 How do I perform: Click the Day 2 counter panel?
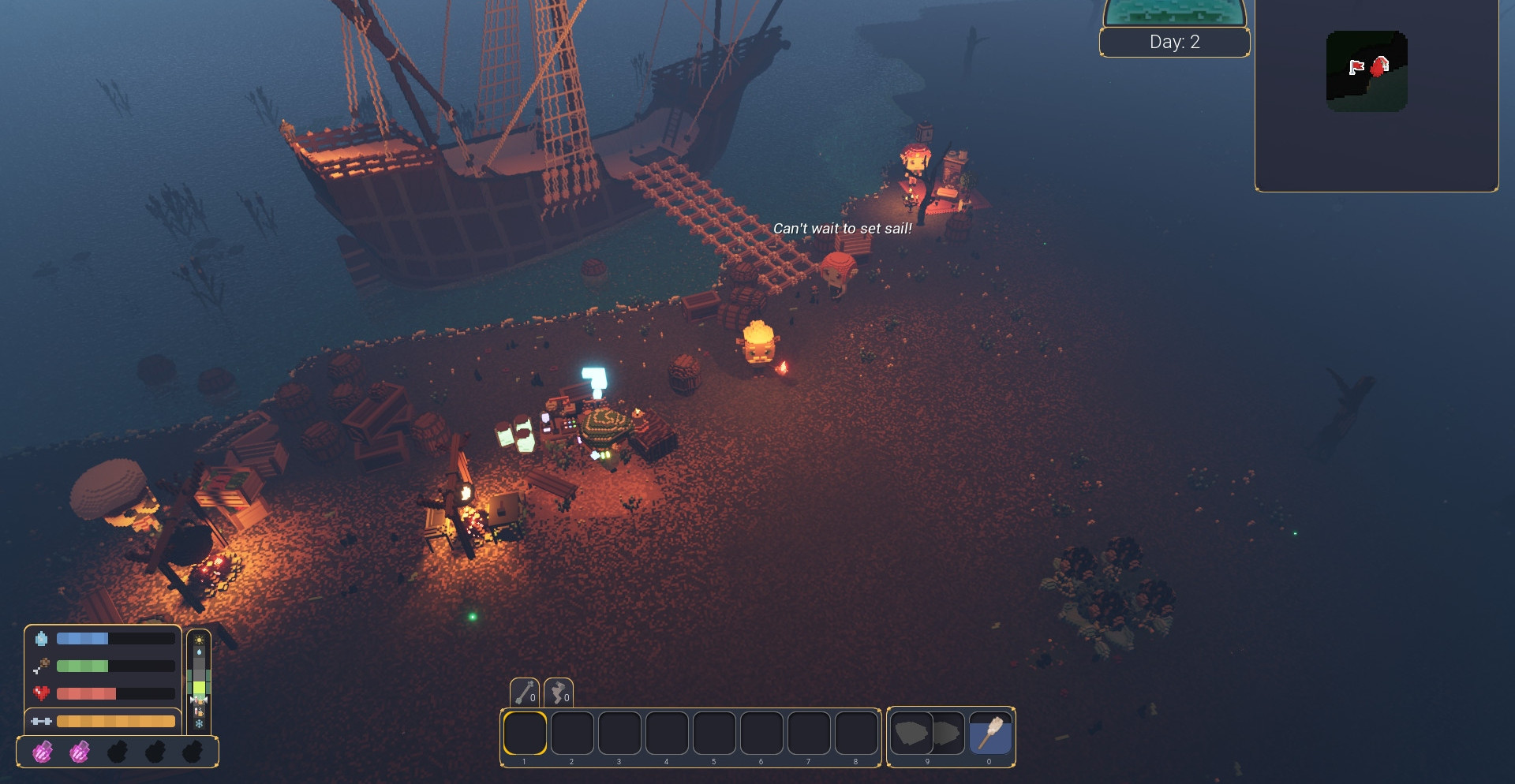pyautogui.click(x=1174, y=42)
